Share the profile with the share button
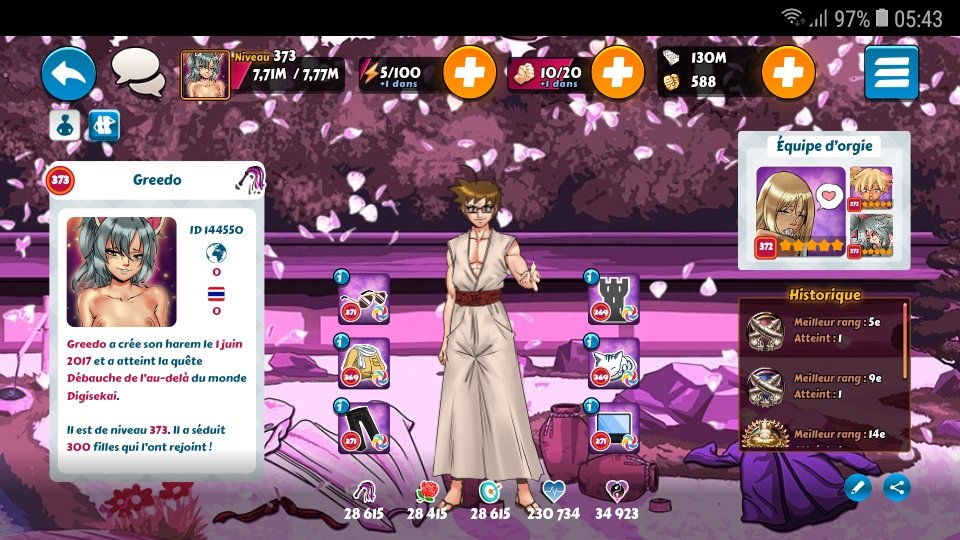Screen dimensions: 960x540 tap(897, 487)
